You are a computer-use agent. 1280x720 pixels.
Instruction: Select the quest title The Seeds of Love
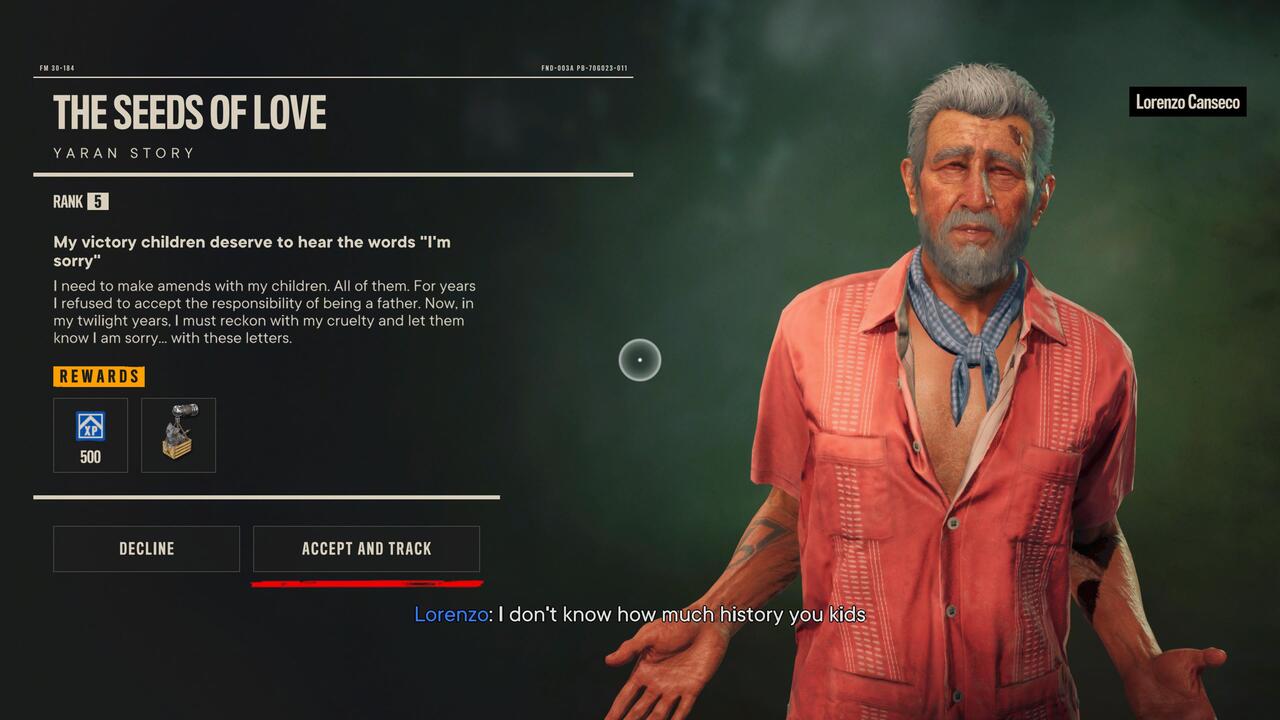(x=190, y=113)
